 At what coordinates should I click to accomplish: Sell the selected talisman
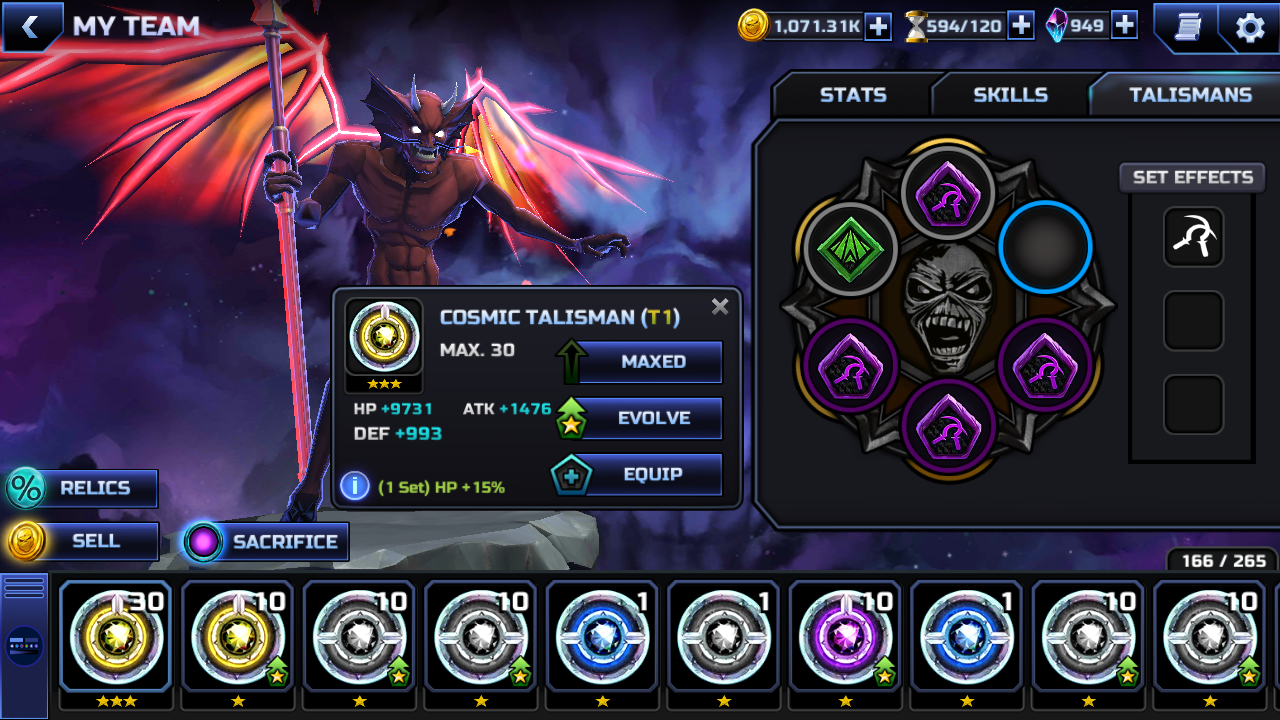tap(94, 541)
